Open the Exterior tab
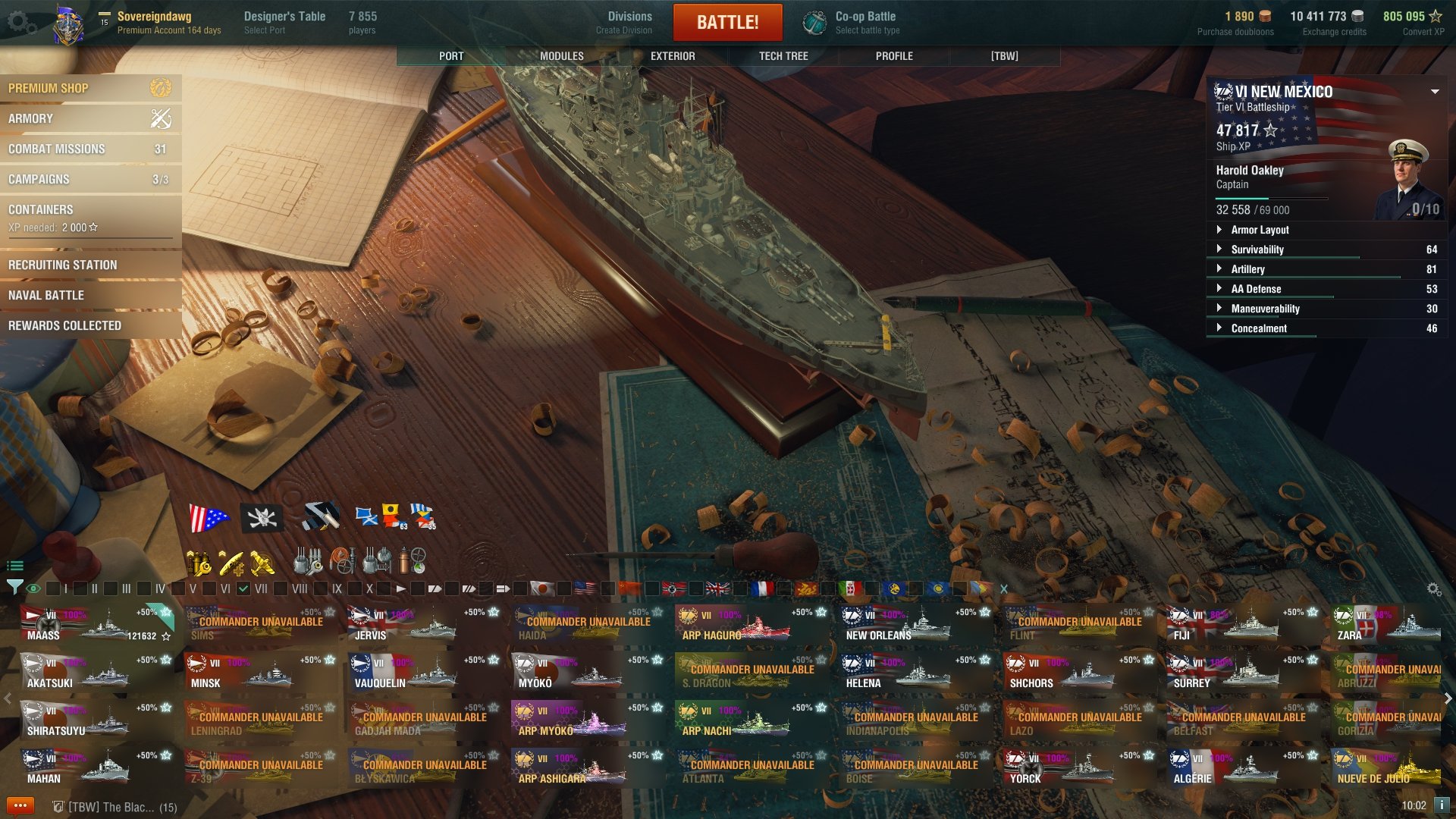The height and width of the screenshot is (819, 1456). (673, 56)
